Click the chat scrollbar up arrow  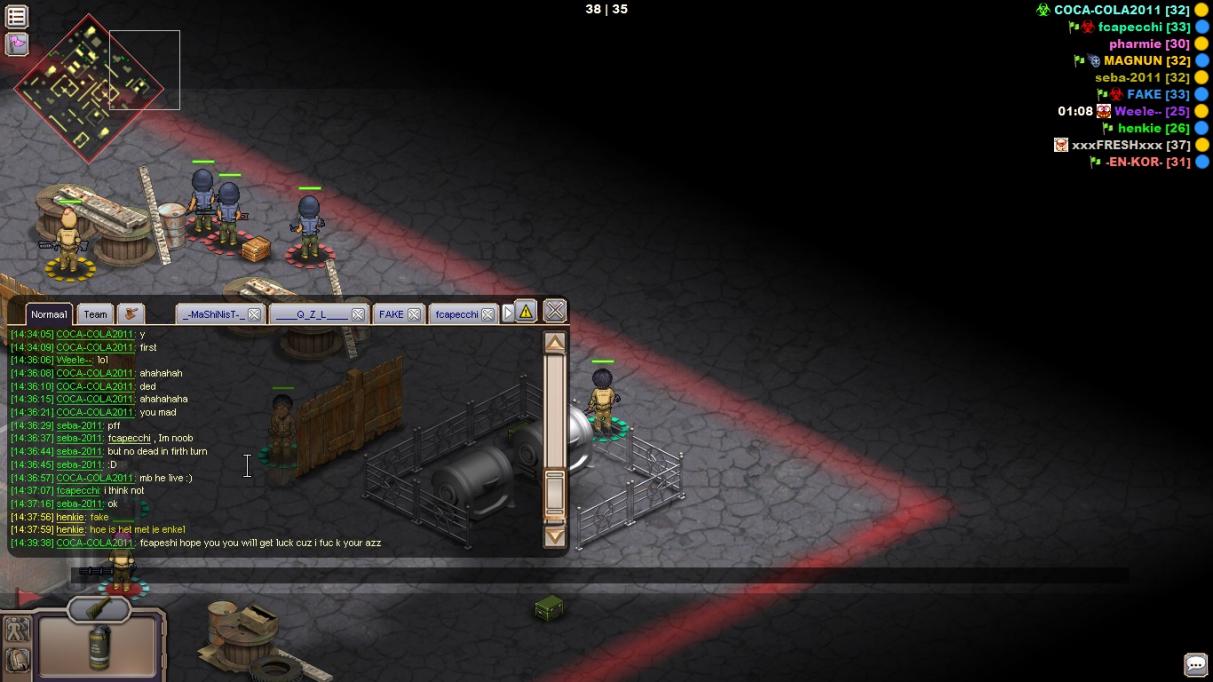[555, 343]
